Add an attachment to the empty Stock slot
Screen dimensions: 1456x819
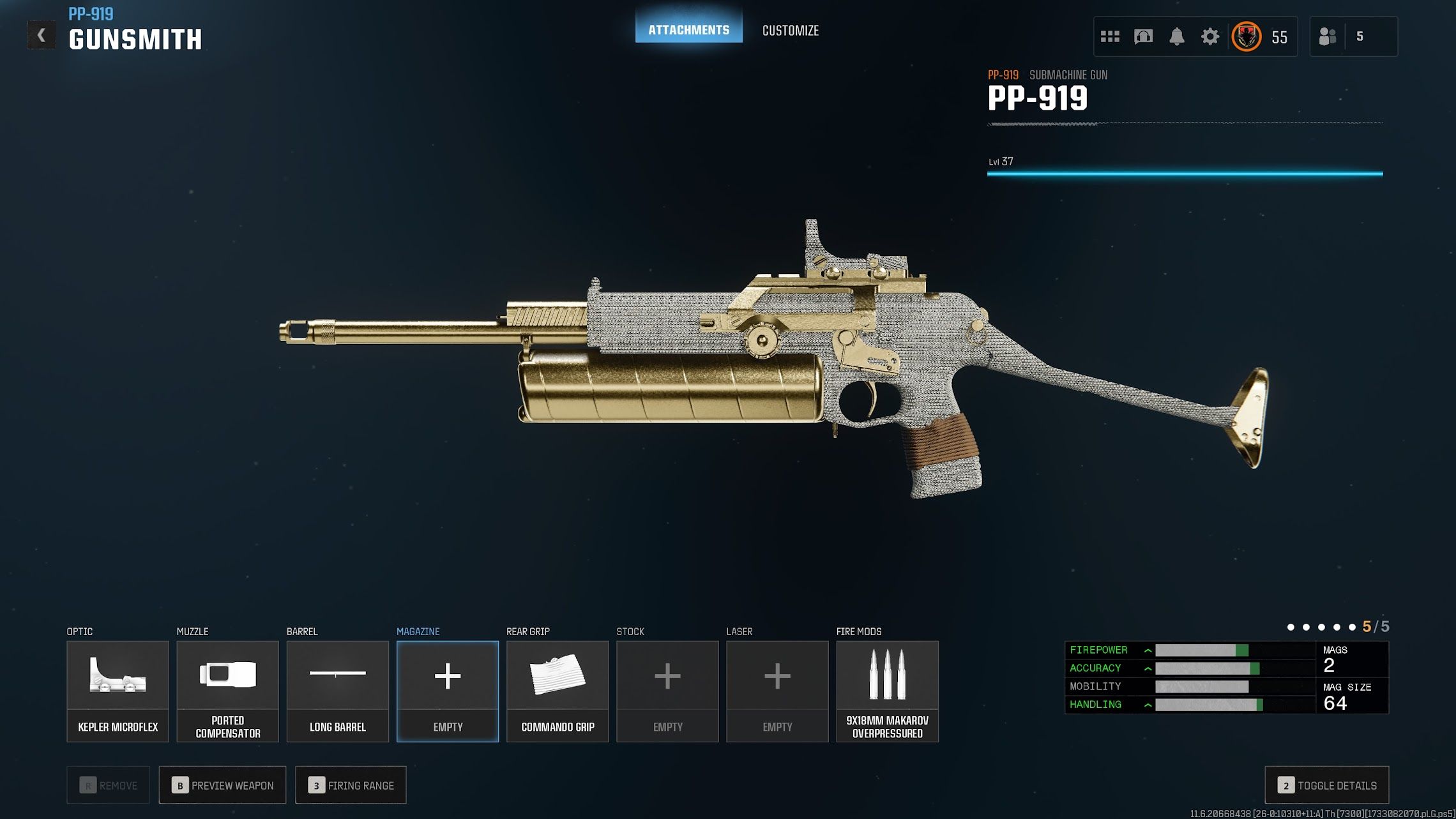point(667,691)
